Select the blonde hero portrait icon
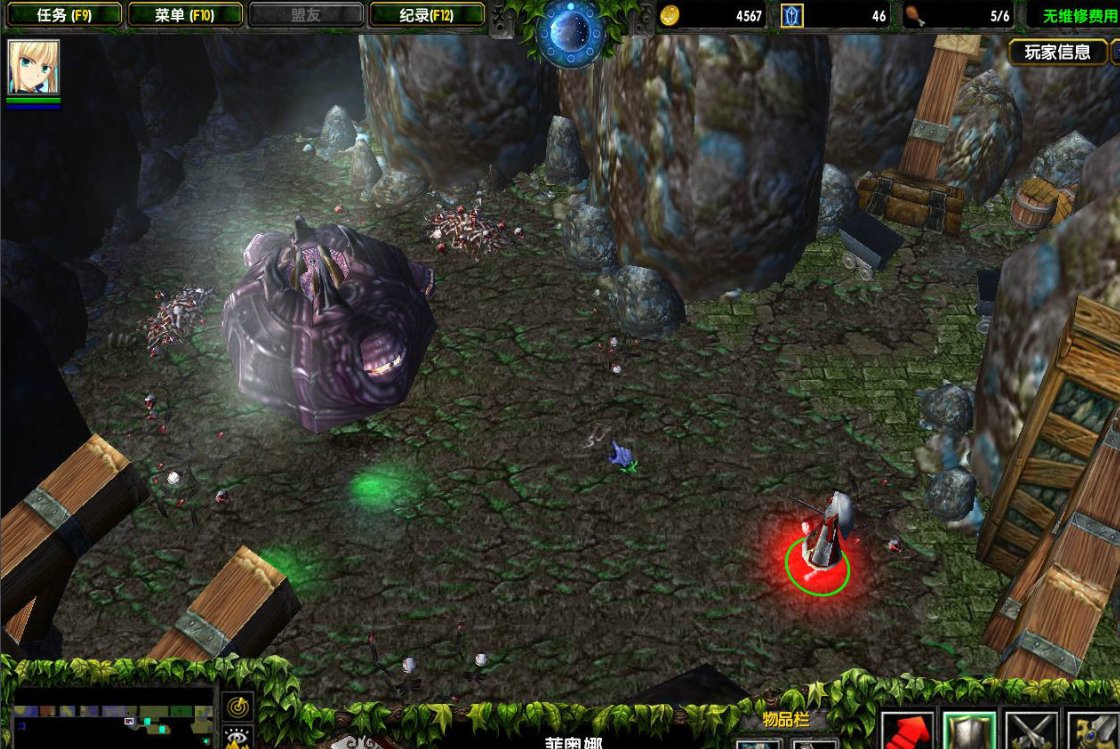Viewport: 1120px width, 749px height. click(34, 67)
